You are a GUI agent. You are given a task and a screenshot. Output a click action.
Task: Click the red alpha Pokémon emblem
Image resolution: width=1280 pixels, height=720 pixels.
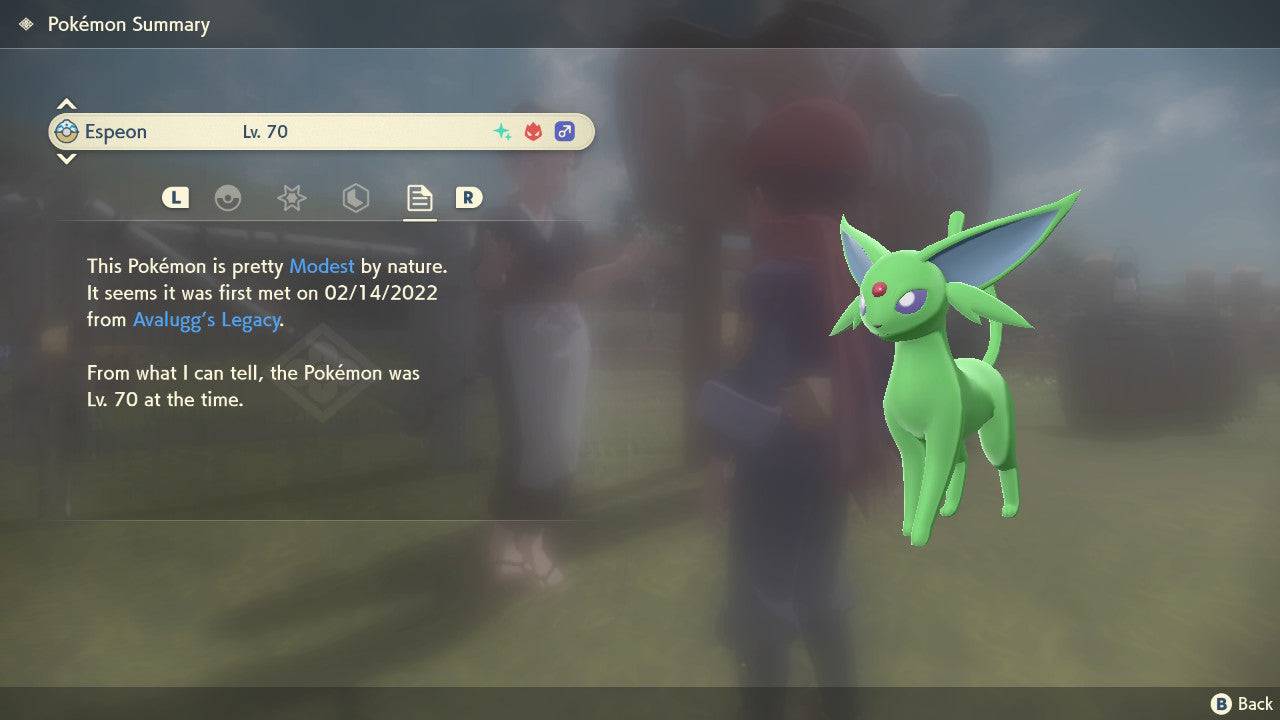pos(531,131)
